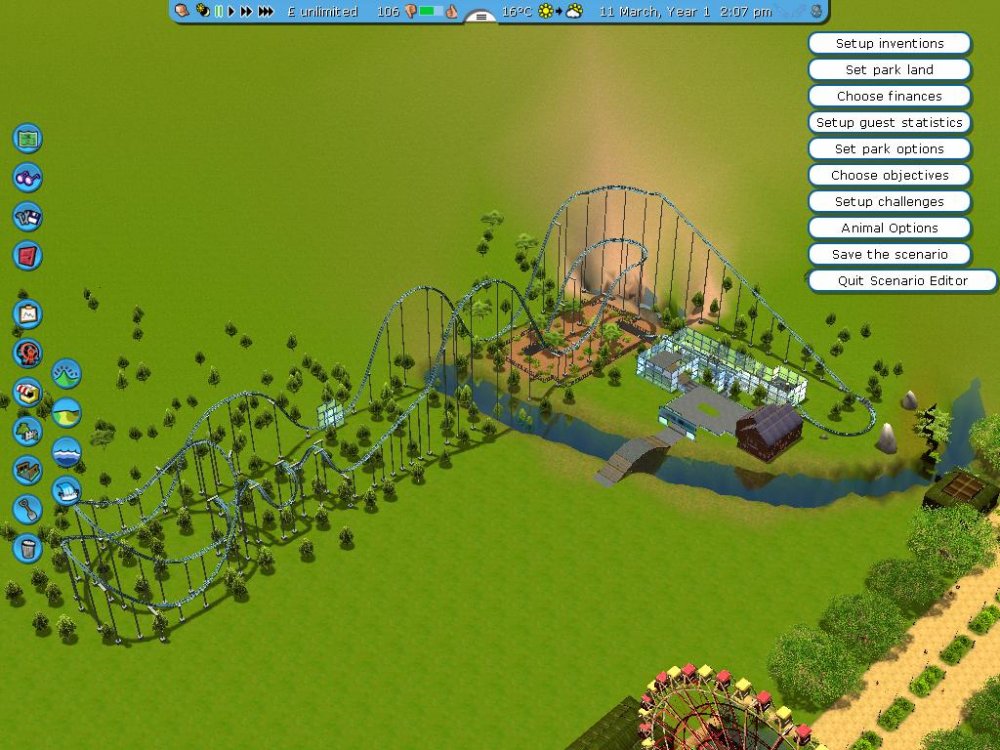Viewport: 1000px width, 750px height.
Task: Open Set park options
Action: [x=889, y=149]
